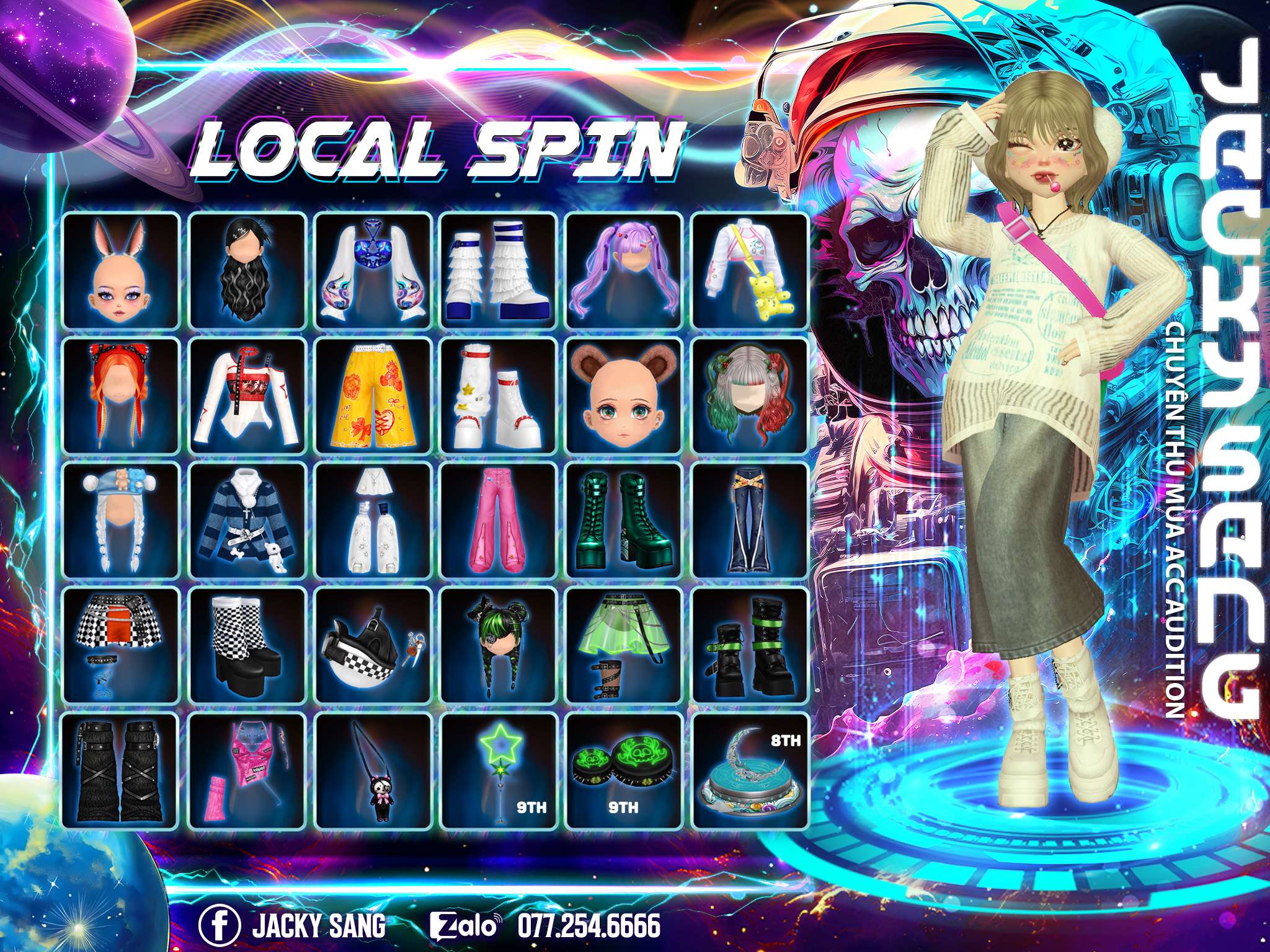The width and height of the screenshot is (1270, 952).
Task: Open the Jacky Sang Facebook link
Action: 219,909
